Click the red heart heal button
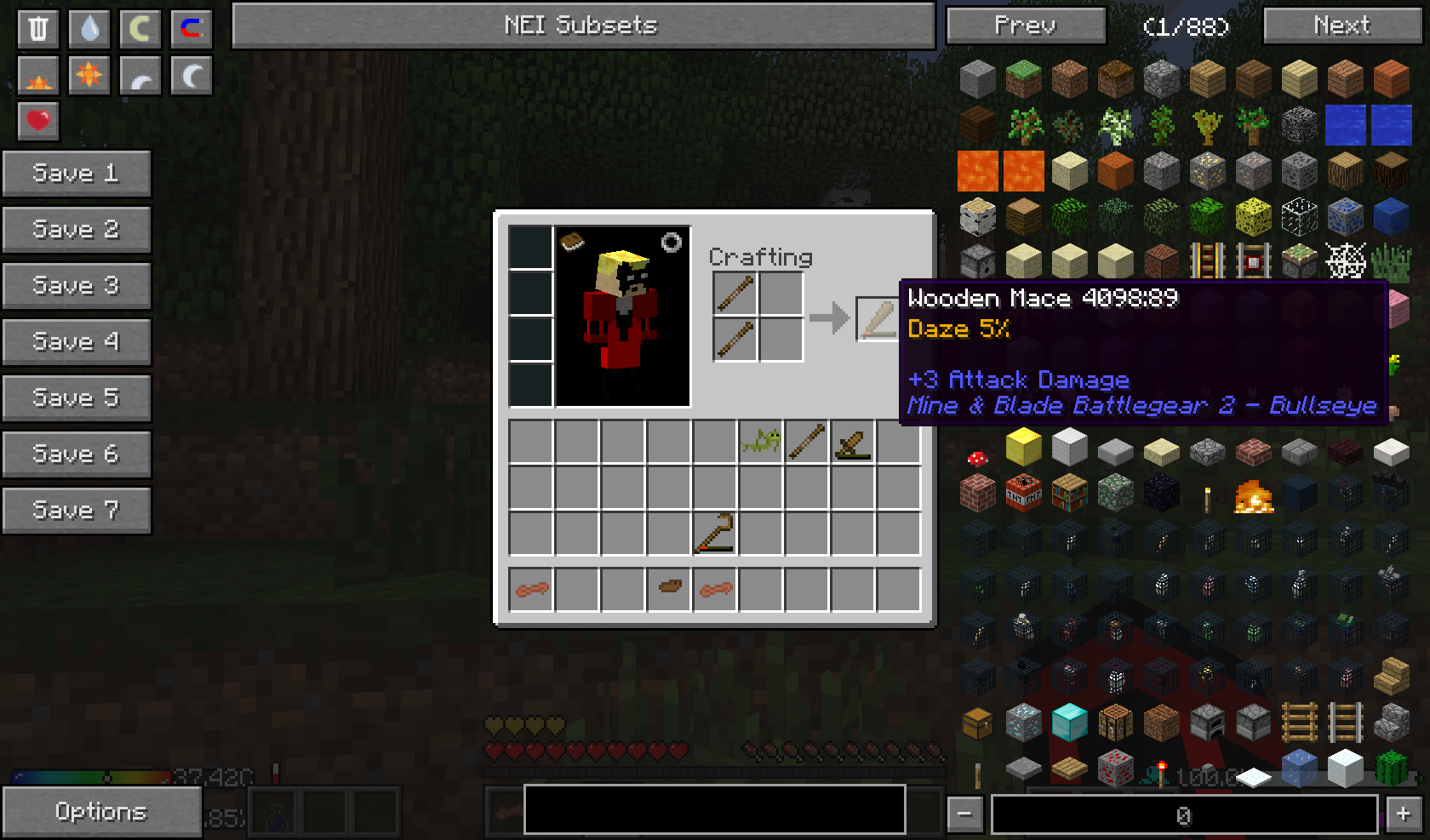Viewport: 1430px width, 840px height. [38, 121]
